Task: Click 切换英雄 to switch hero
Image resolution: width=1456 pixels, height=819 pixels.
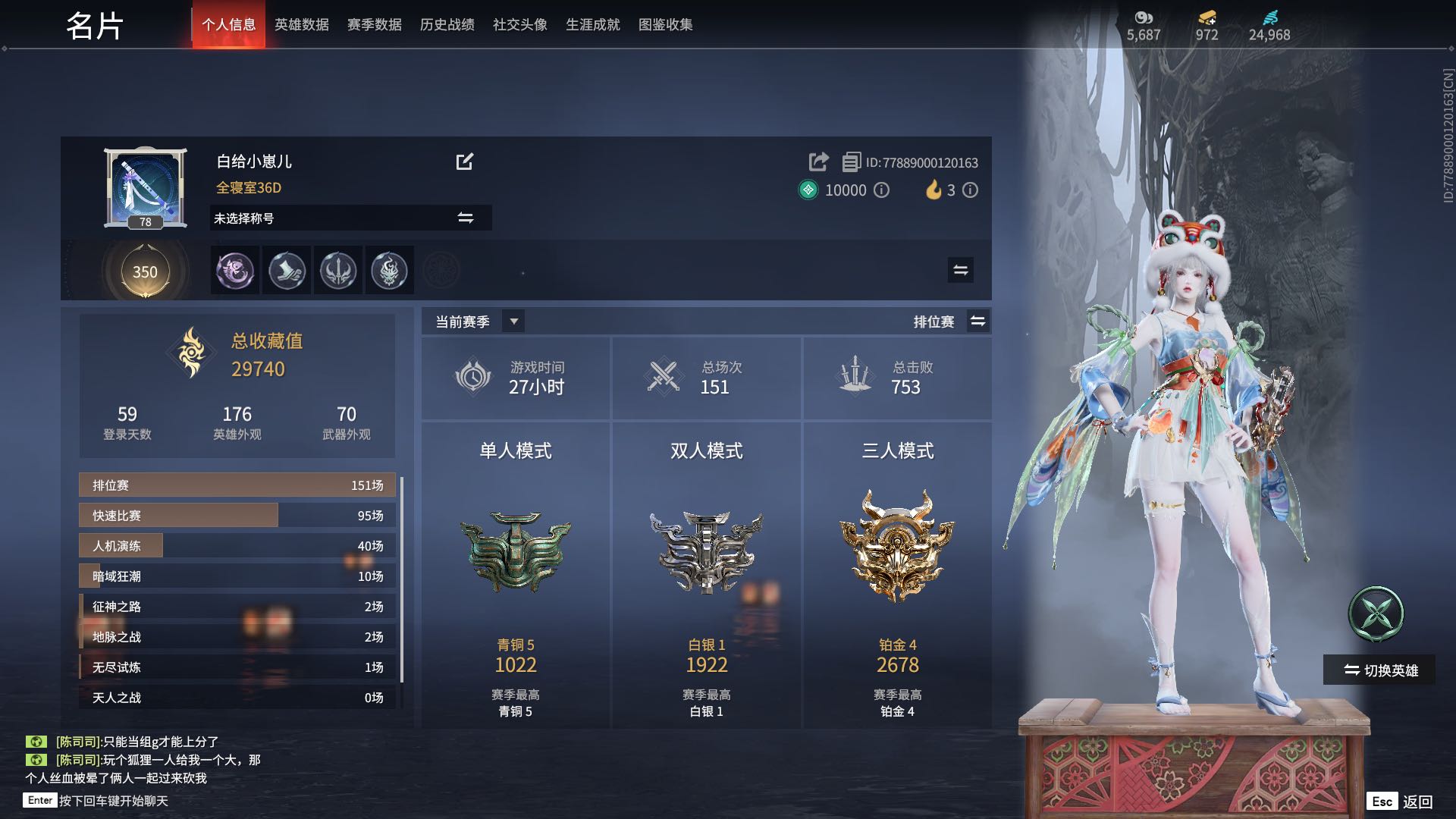Action: coord(1379,670)
